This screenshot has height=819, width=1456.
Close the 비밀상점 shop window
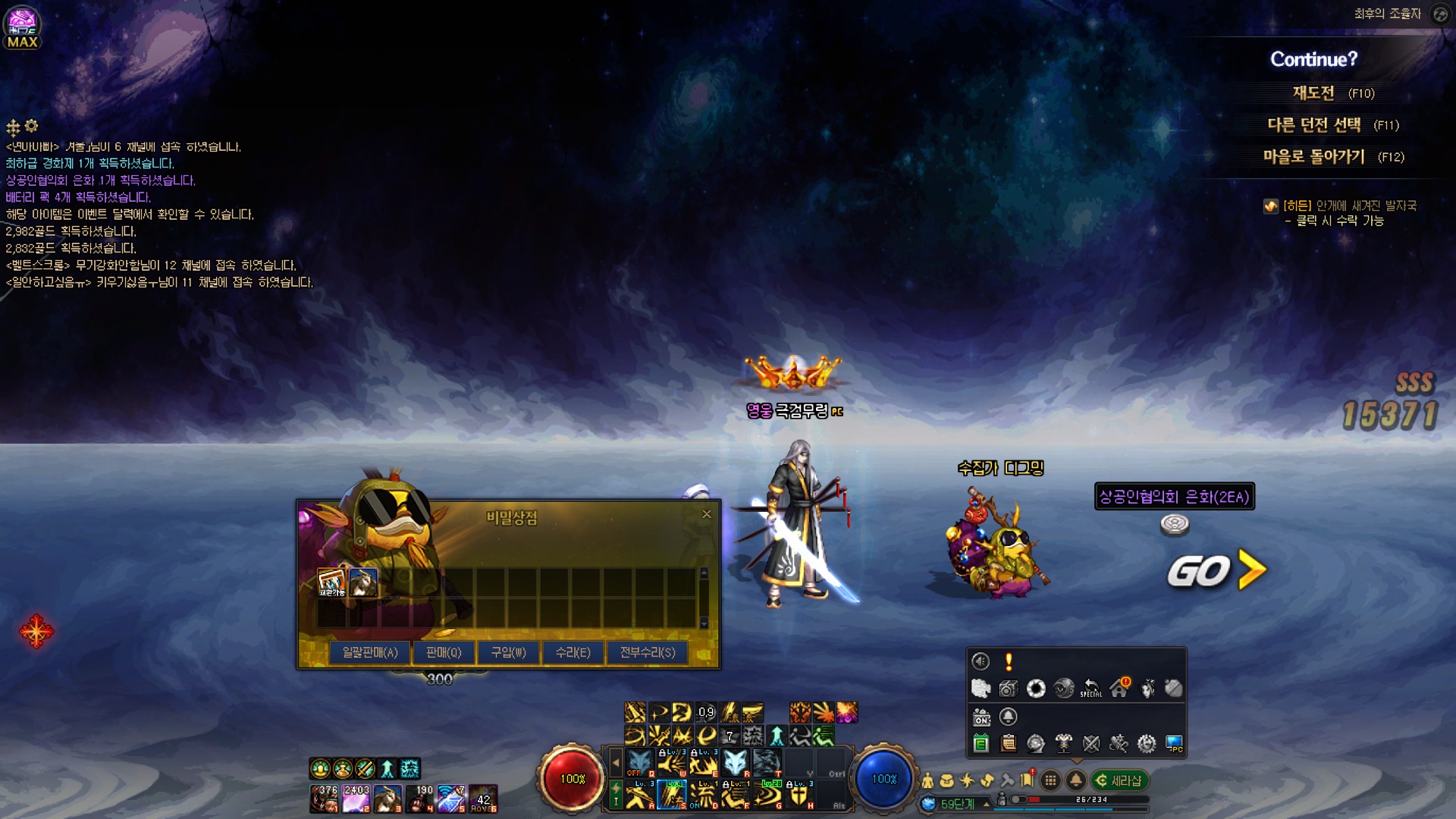tap(707, 514)
